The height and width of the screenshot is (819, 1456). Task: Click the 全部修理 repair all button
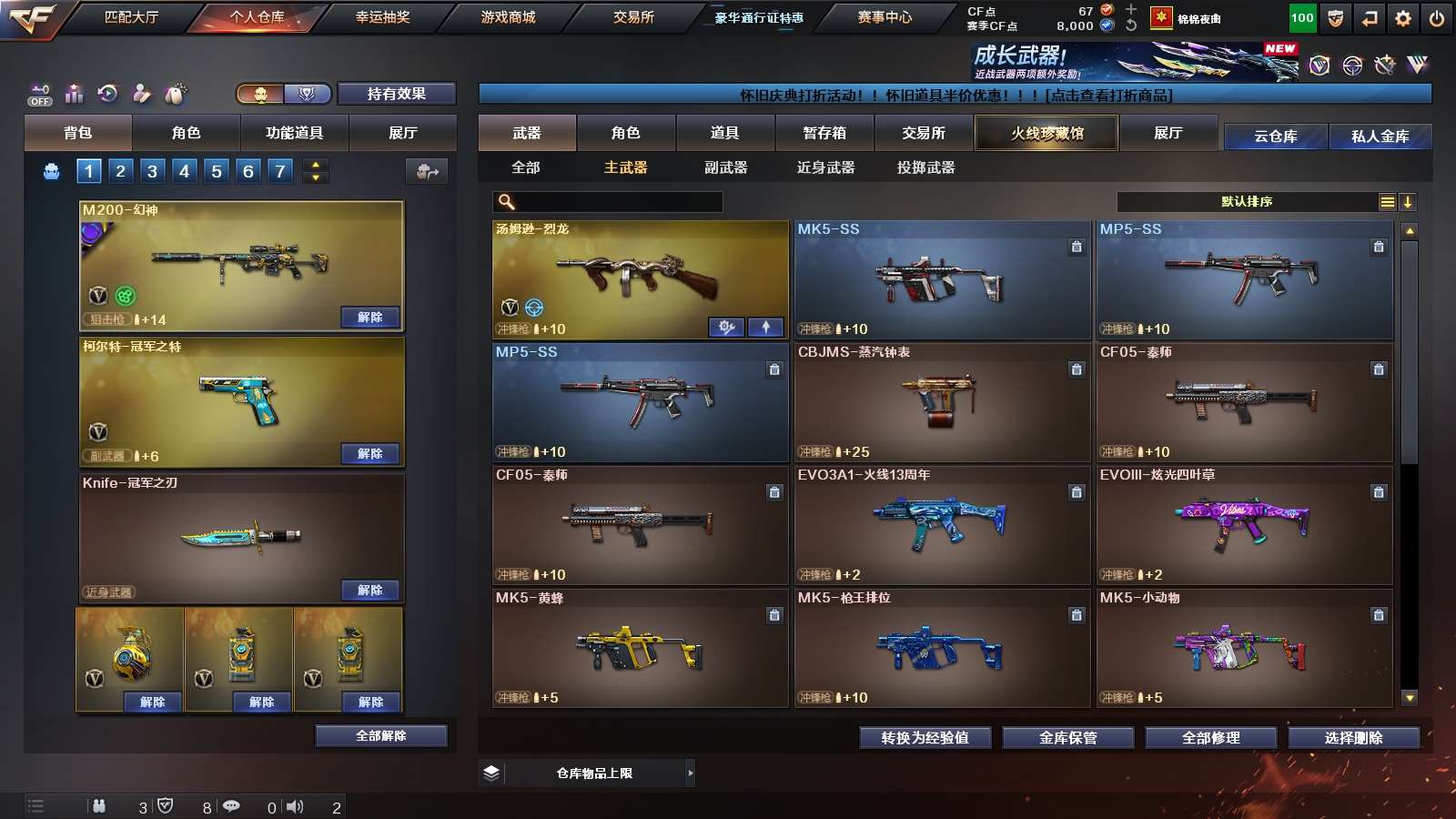(x=1210, y=738)
